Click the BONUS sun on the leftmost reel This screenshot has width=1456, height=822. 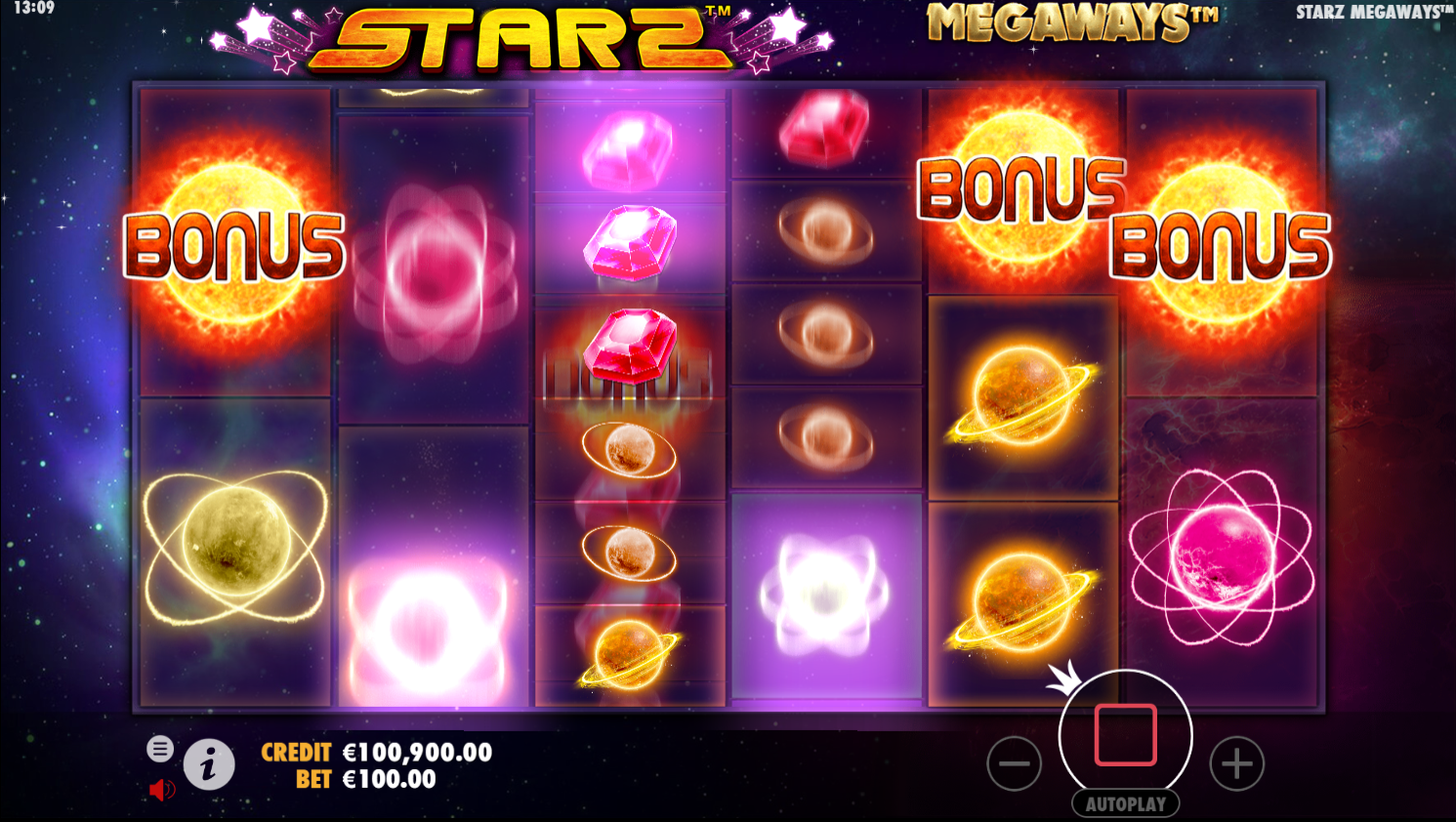click(x=234, y=246)
